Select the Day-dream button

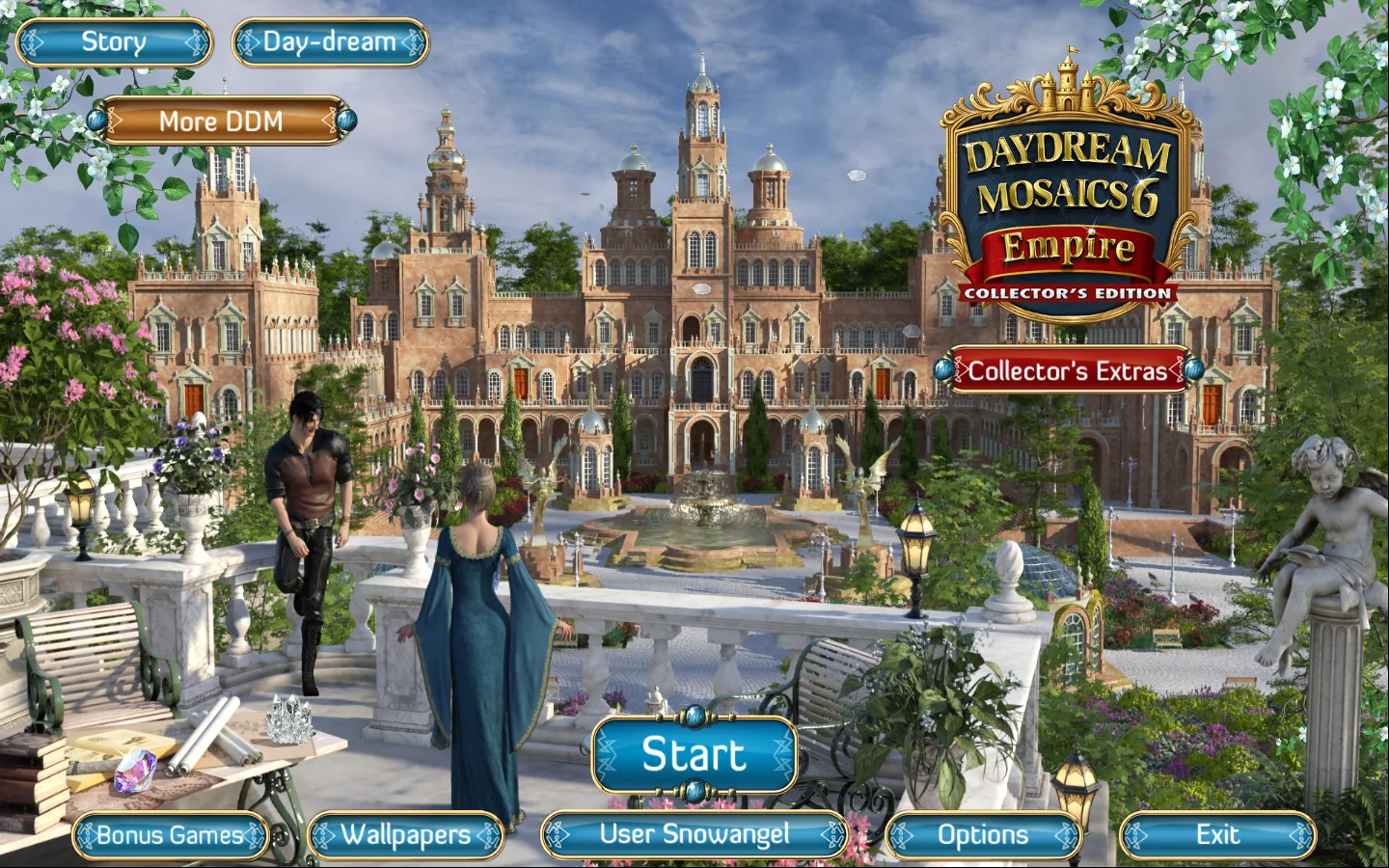tap(330, 42)
